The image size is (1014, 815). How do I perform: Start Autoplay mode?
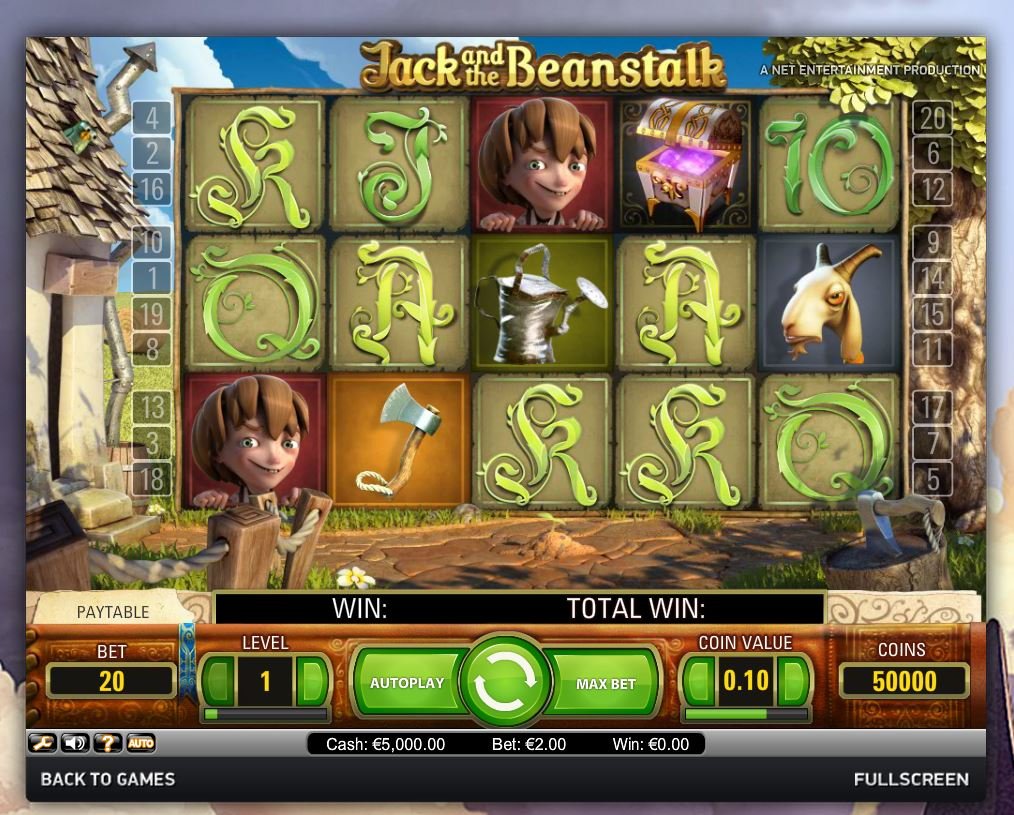[x=407, y=683]
